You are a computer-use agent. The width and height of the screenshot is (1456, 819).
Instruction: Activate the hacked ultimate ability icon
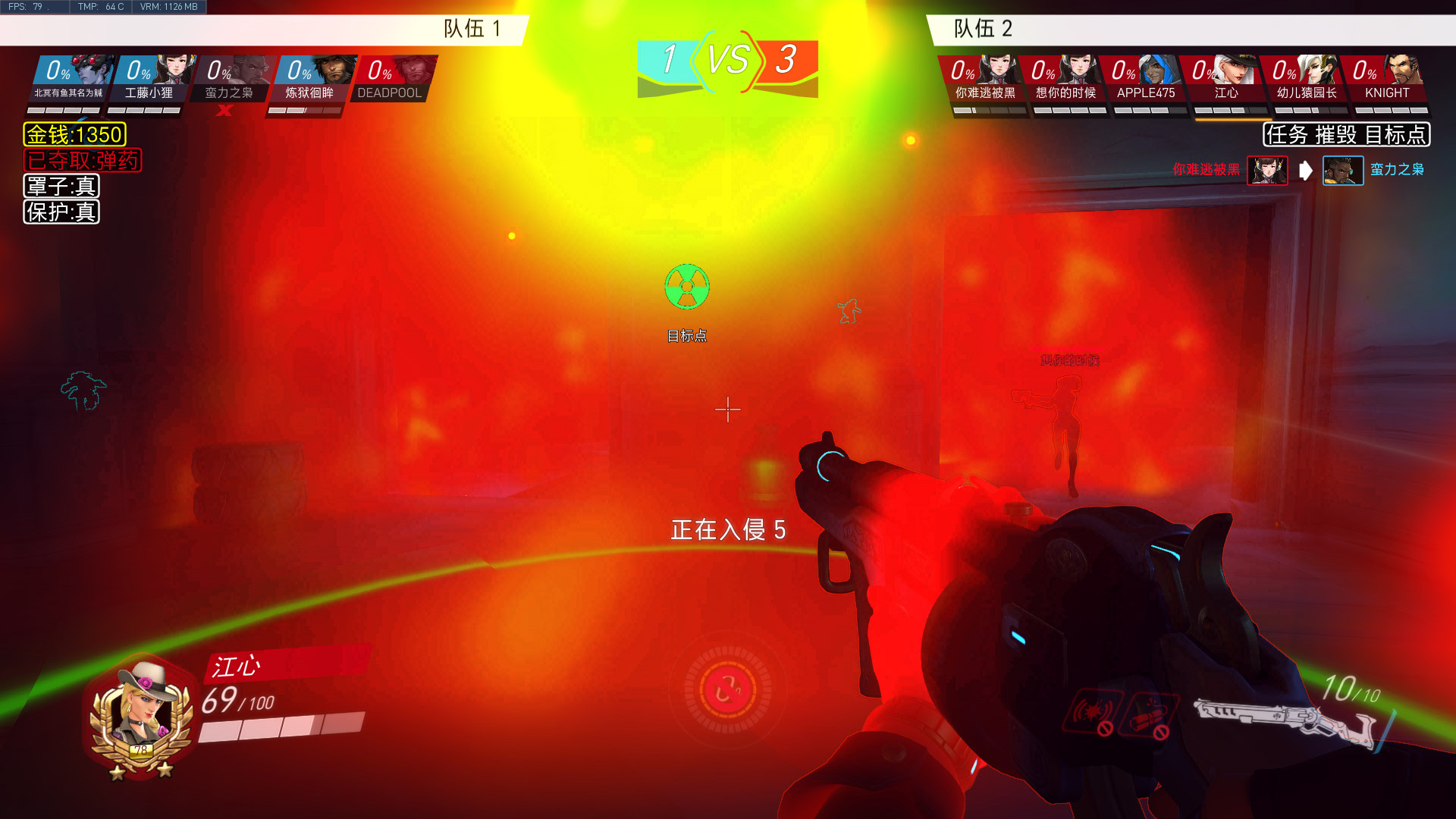click(x=727, y=690)
